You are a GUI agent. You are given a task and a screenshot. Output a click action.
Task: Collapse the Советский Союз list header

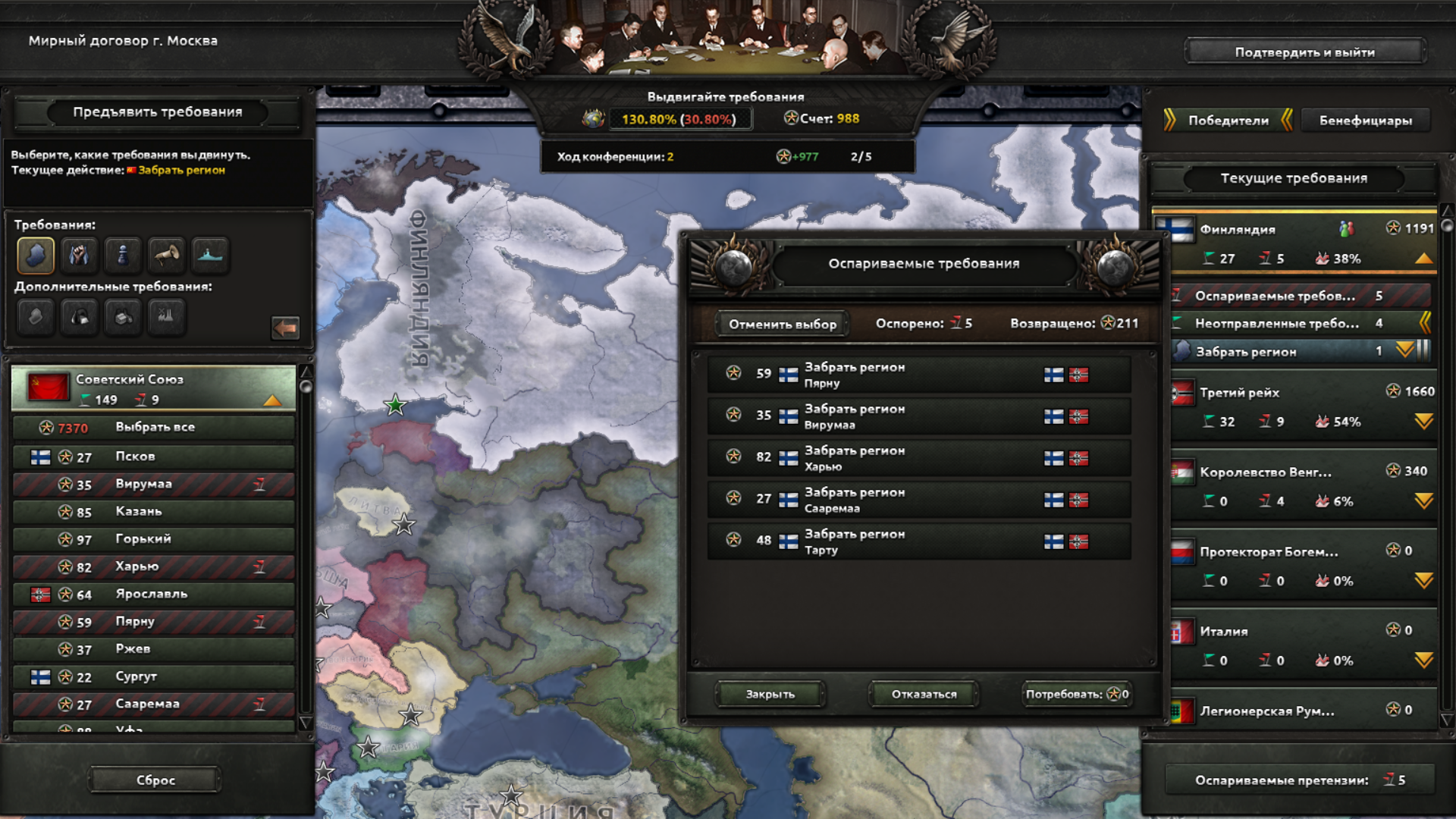pos(271,400)
